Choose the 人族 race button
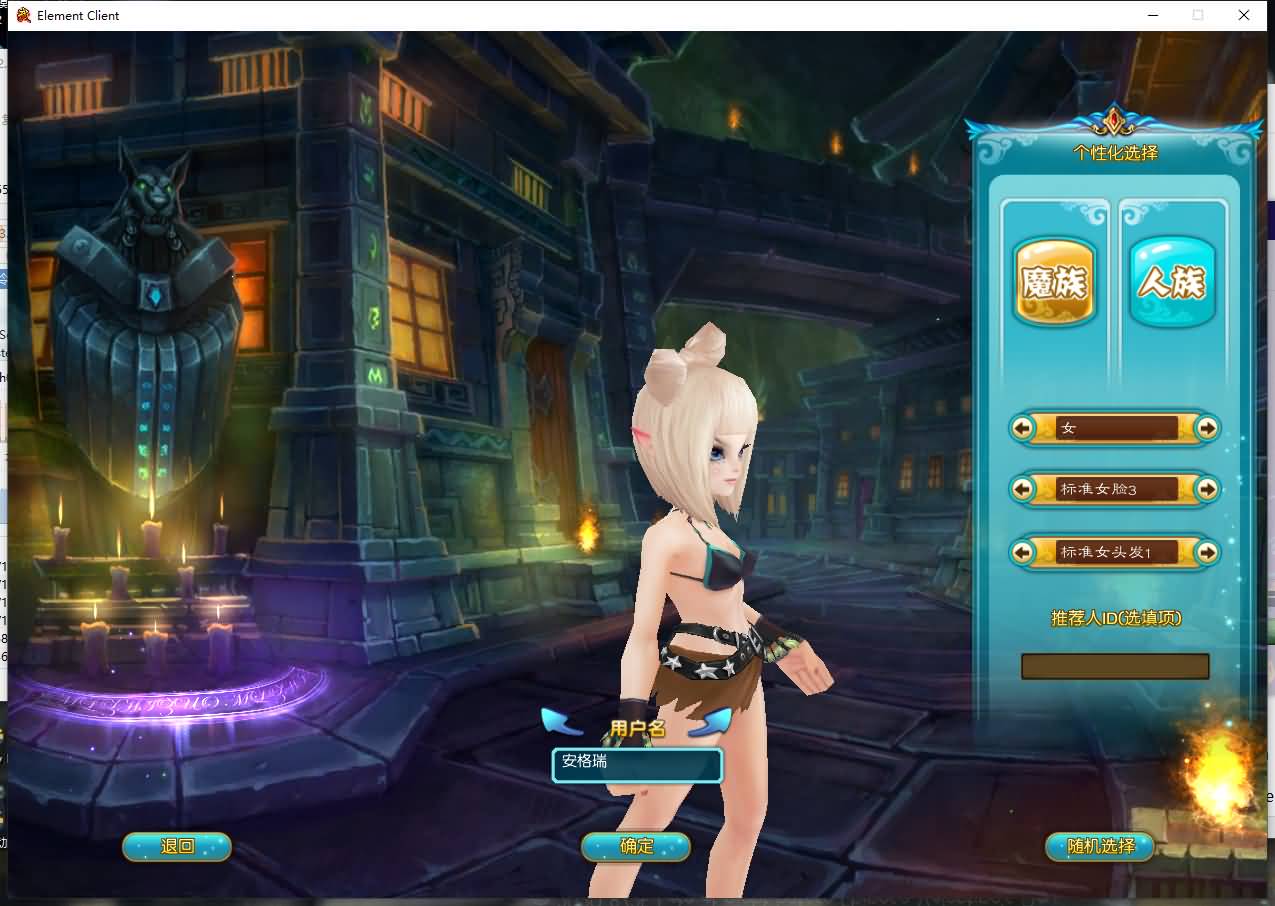Screen dimensions: 1275x906 point(1172,283)
